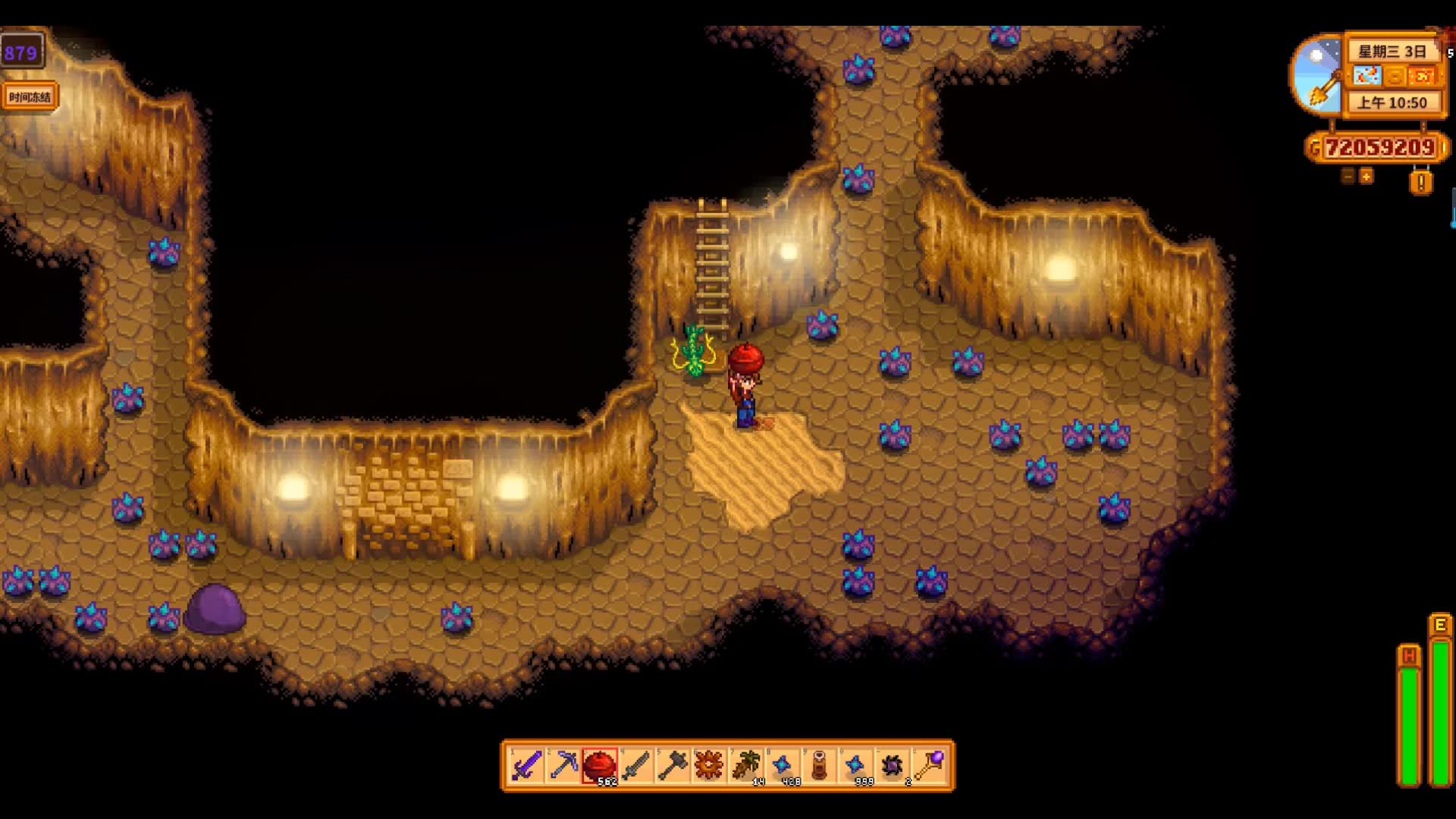Click the zoom-in plus button

pos(1366,177)
